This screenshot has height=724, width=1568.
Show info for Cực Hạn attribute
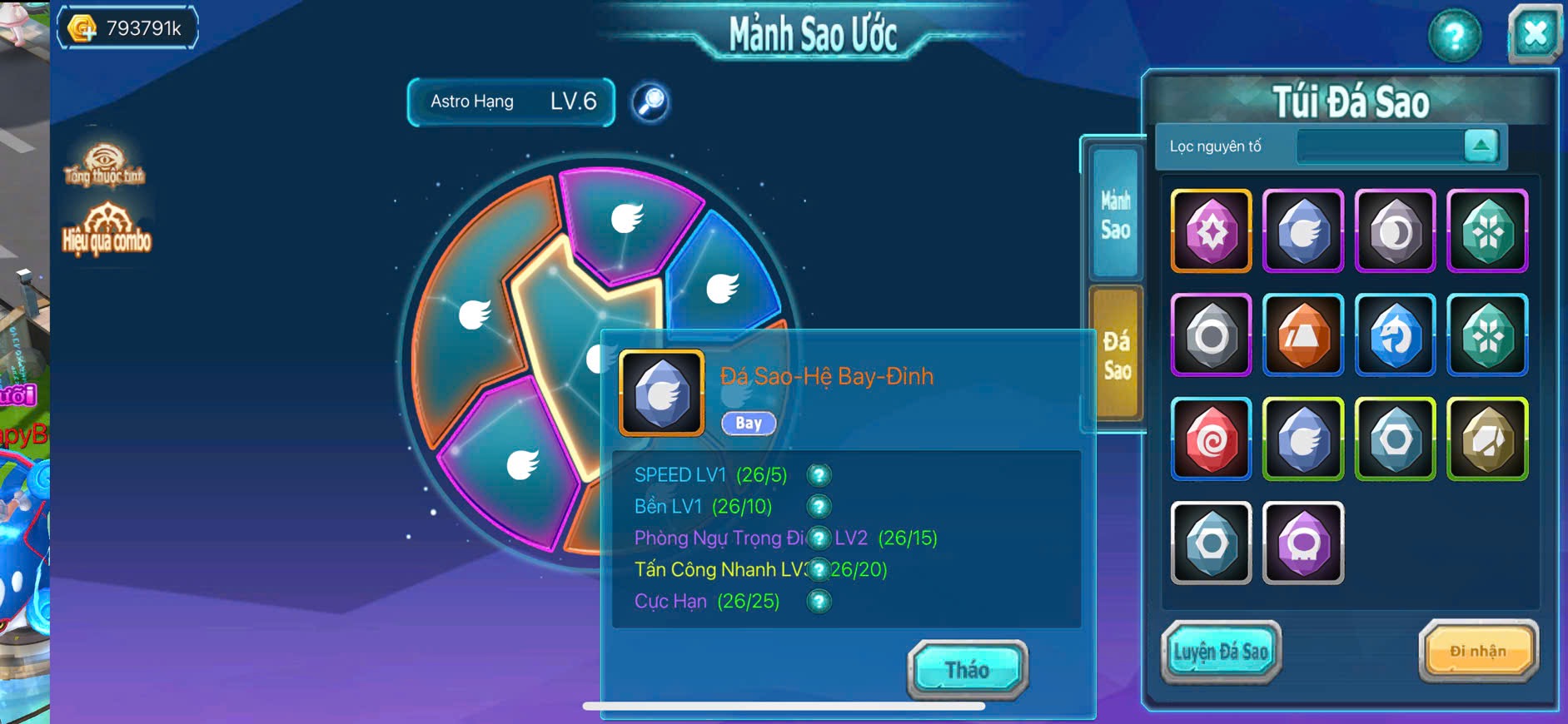click(819, 601)
